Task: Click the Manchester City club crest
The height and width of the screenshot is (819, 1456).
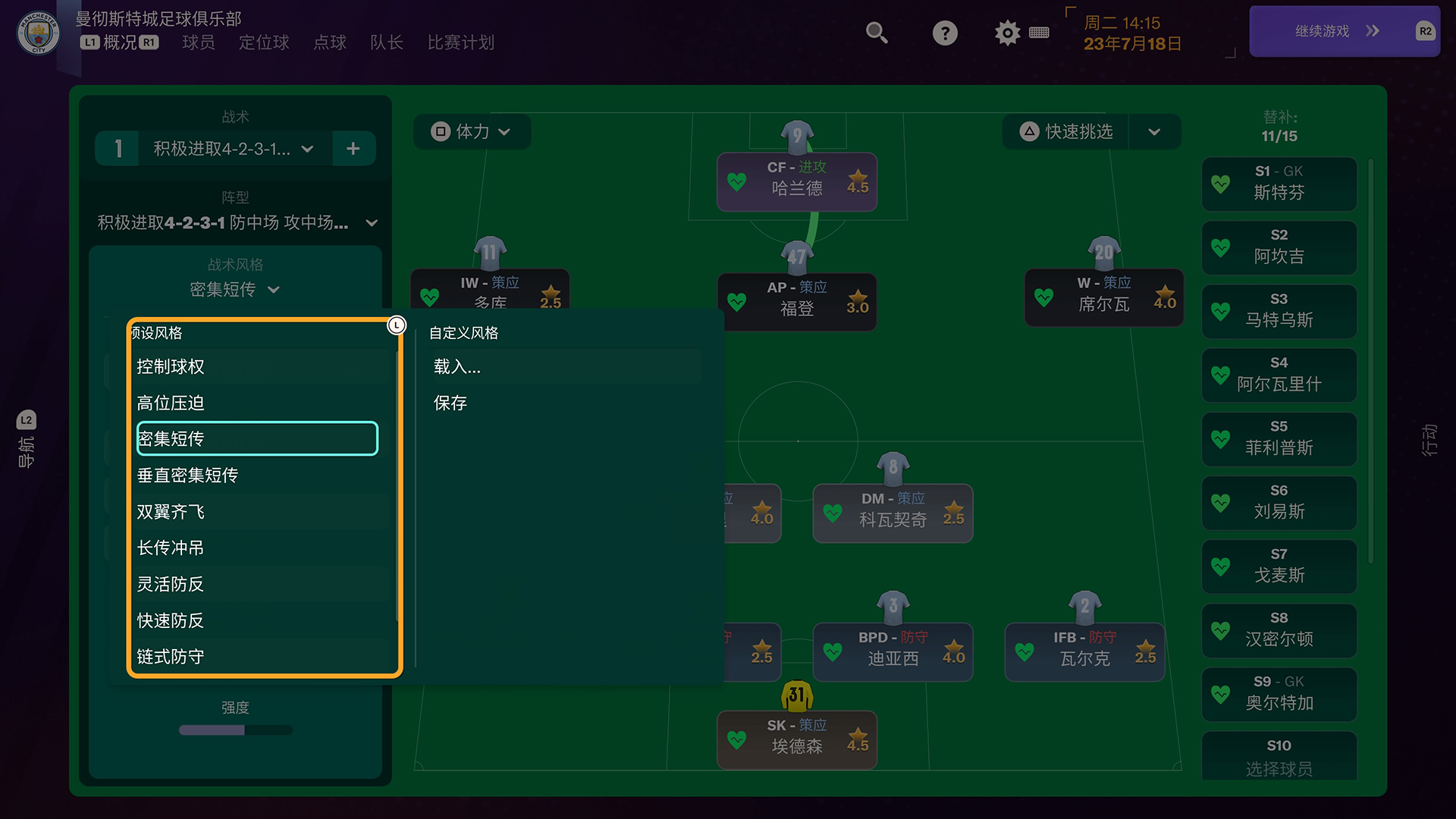Action: tap(36, 33)
